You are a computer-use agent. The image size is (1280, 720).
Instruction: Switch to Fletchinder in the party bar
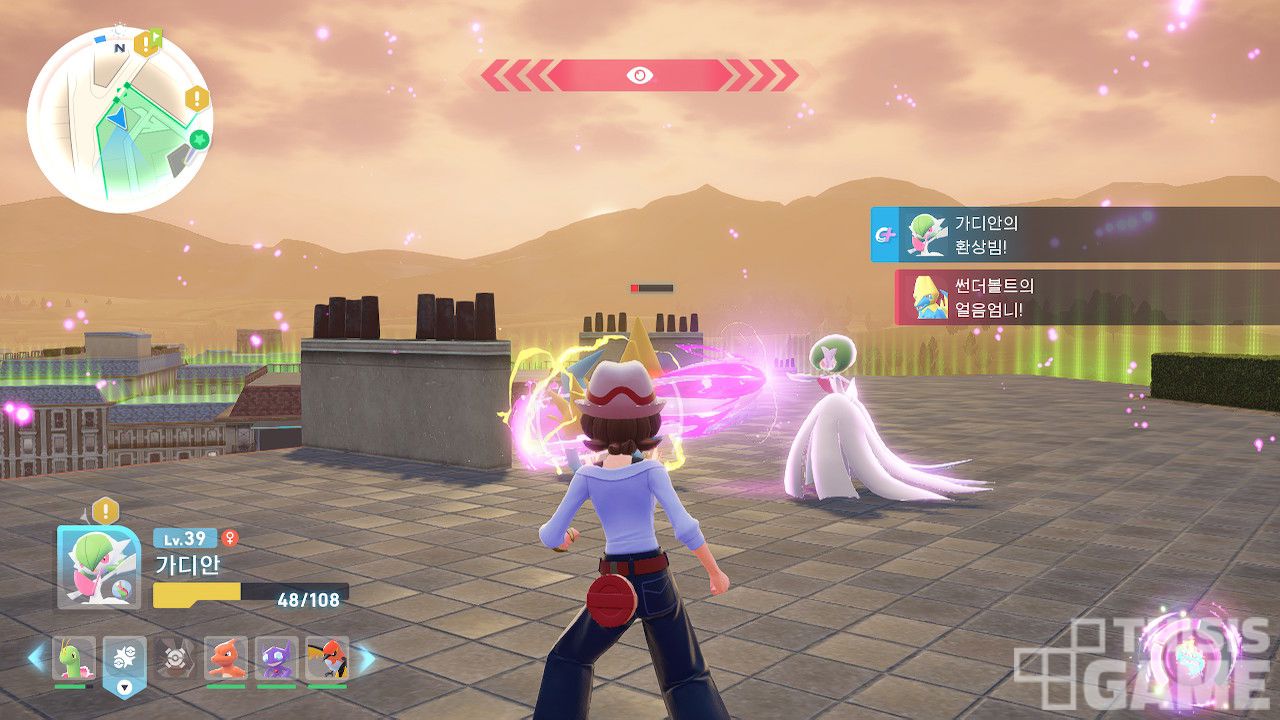pyautogui.click(x=327, y=658)
